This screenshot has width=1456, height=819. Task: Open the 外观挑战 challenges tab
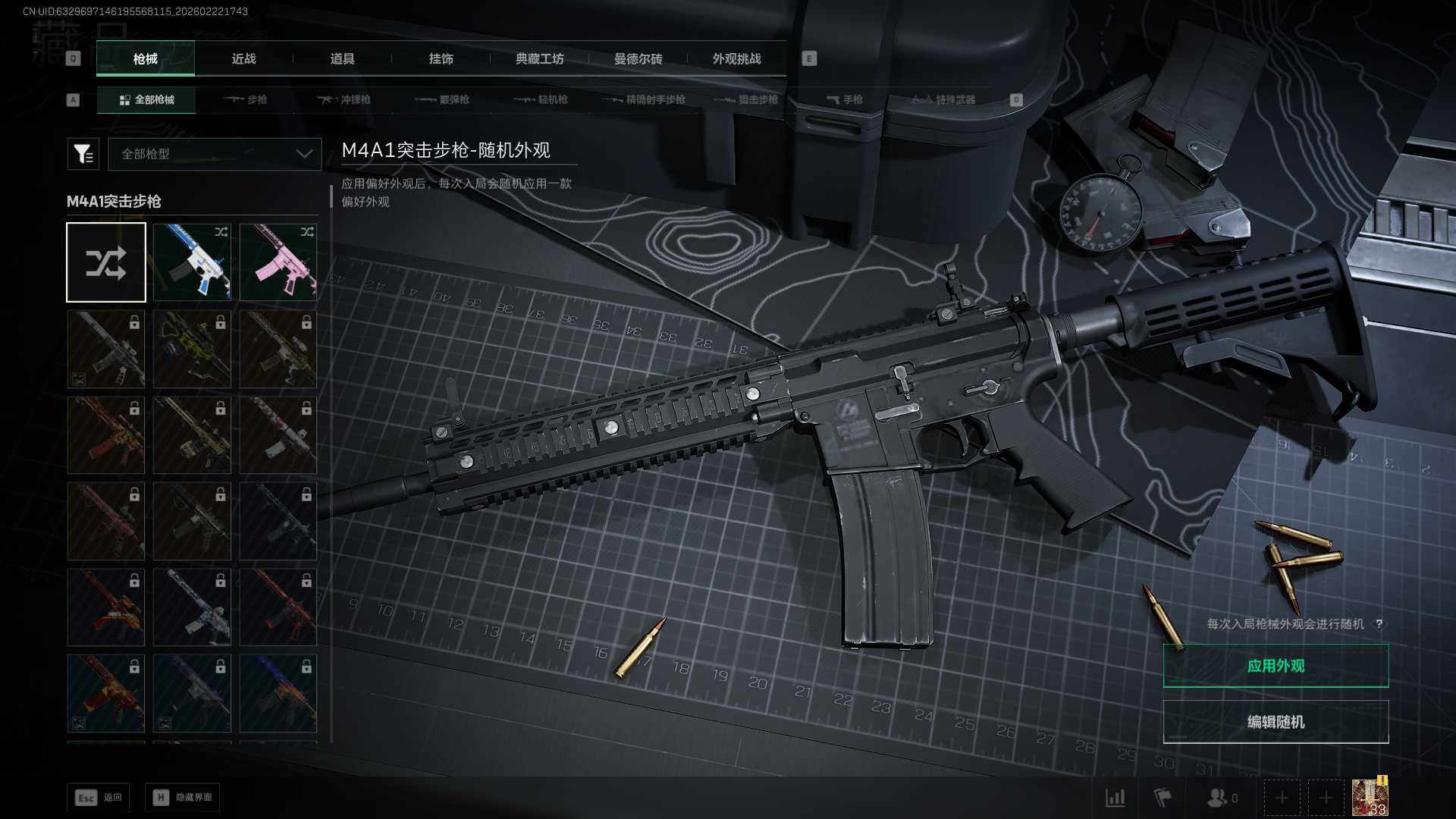click(x=736, y=59)
